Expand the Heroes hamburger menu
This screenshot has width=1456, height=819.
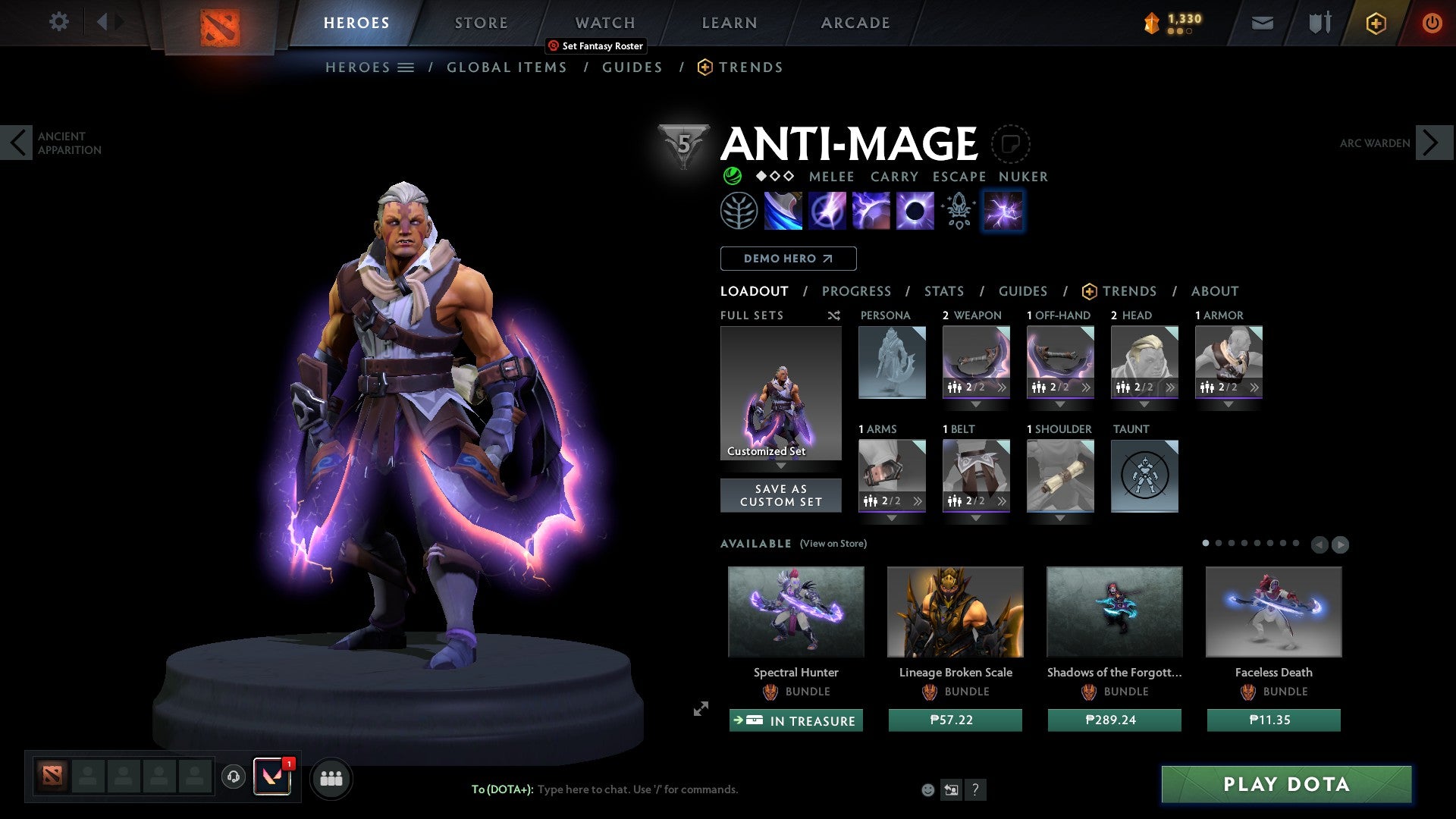(406, 67)
